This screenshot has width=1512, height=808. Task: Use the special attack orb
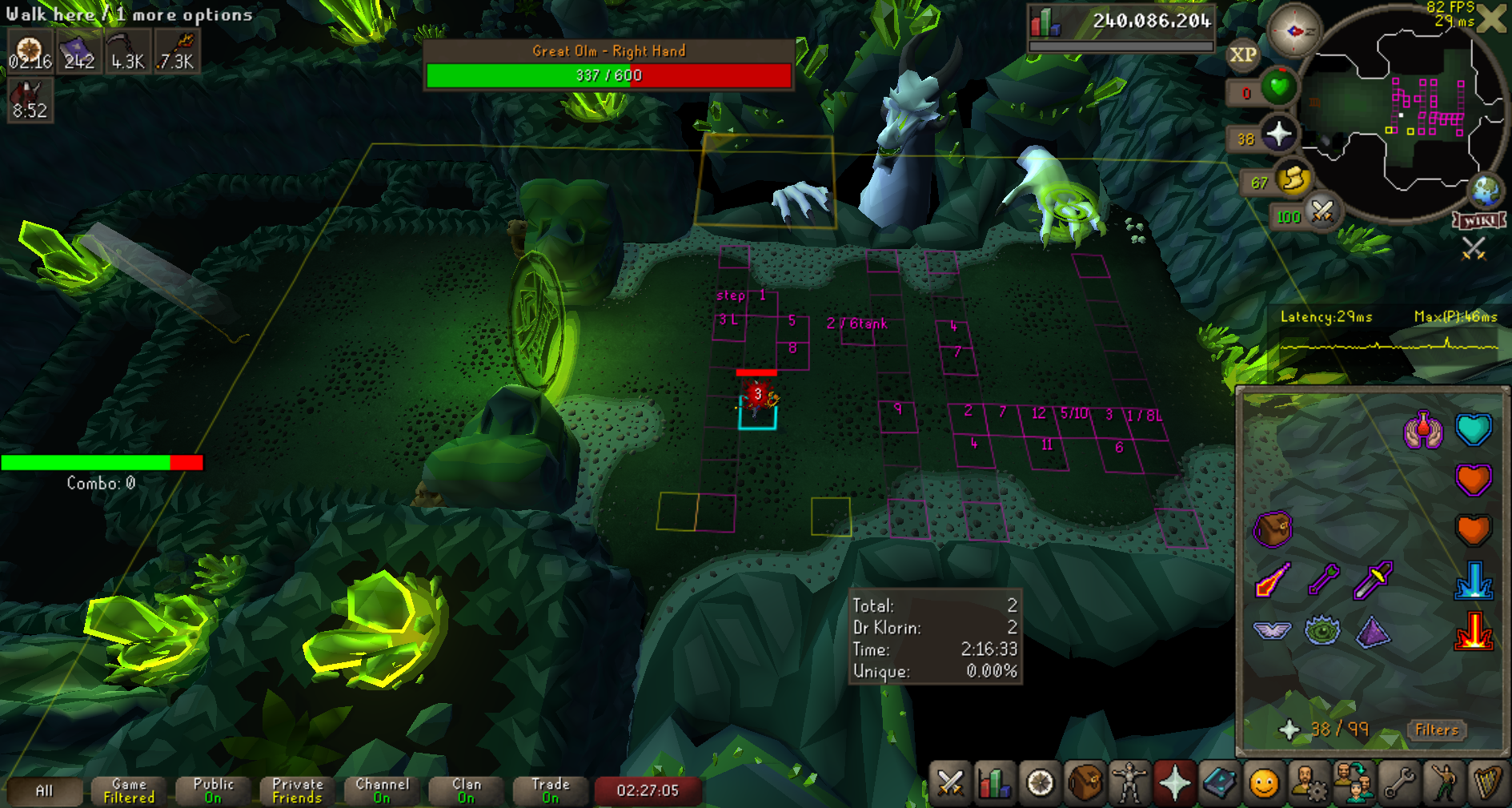1321,212
